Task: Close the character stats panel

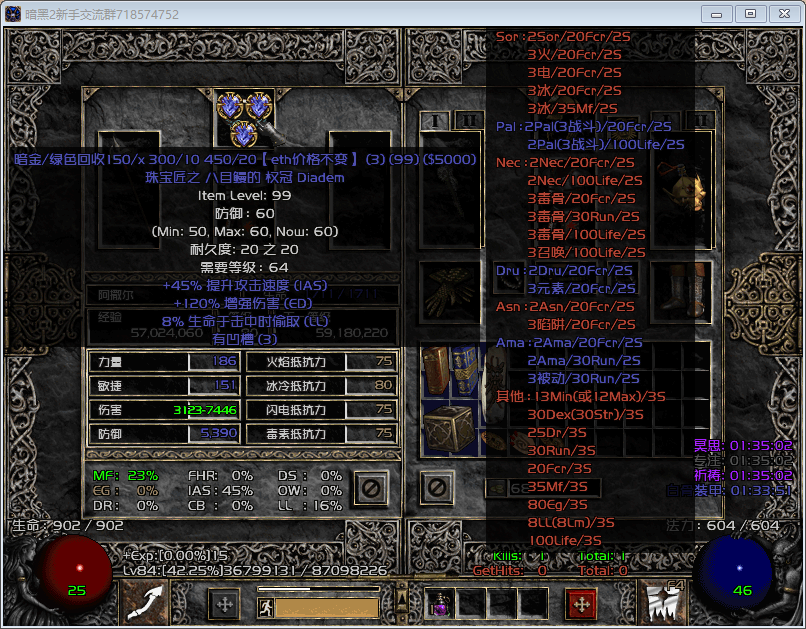Action: coord(368,488)
